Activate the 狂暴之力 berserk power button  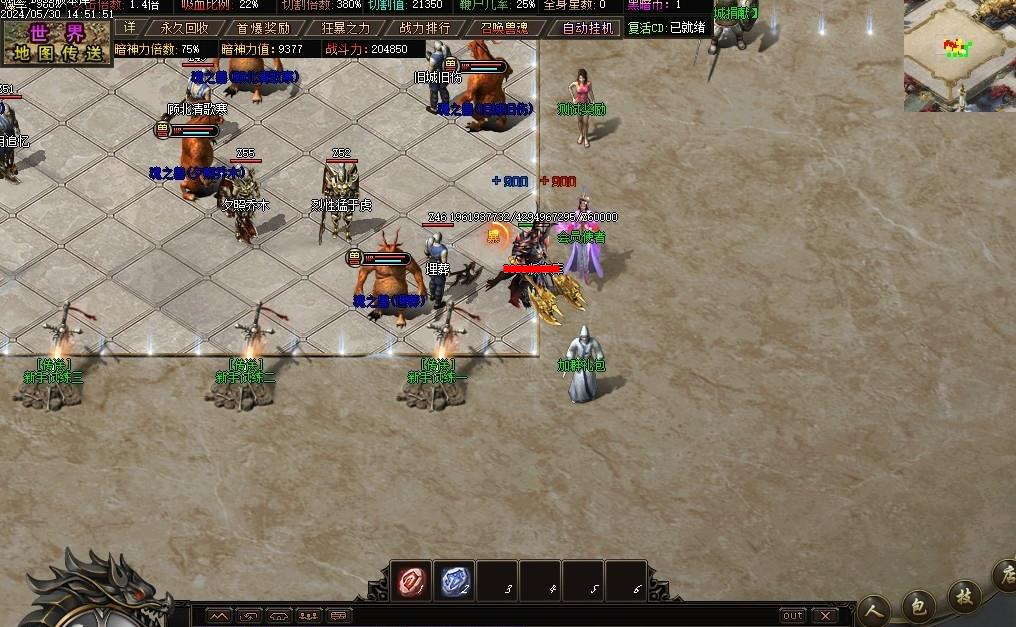click(x=343, y=28)
